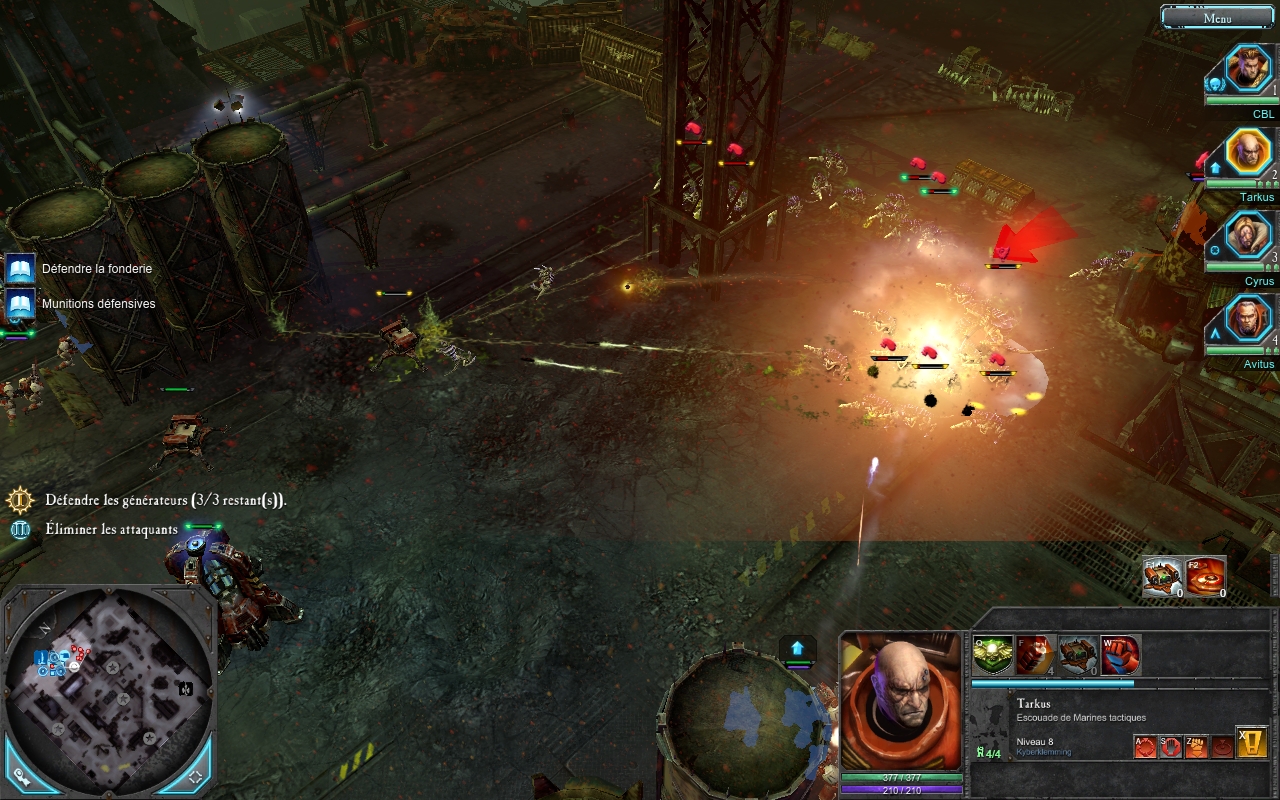Choose Cyrus squad portrait
This screenshot has width=1280, height=800.
(1247, 237)
